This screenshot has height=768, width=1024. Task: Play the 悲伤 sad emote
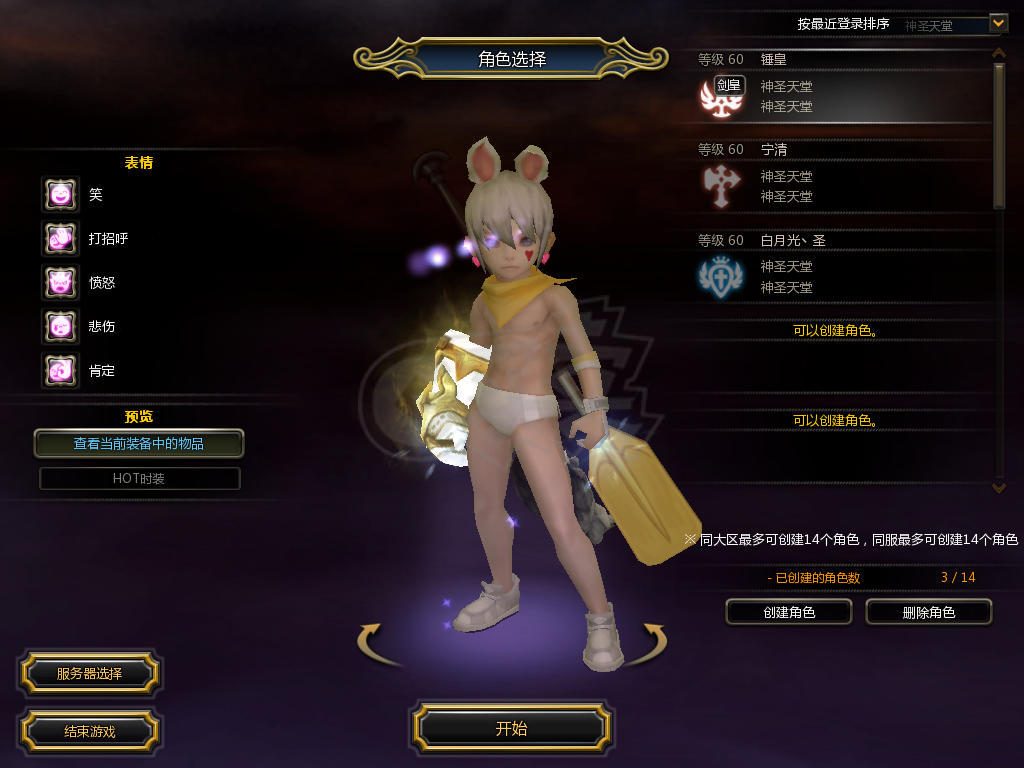(x=60, y=326)
